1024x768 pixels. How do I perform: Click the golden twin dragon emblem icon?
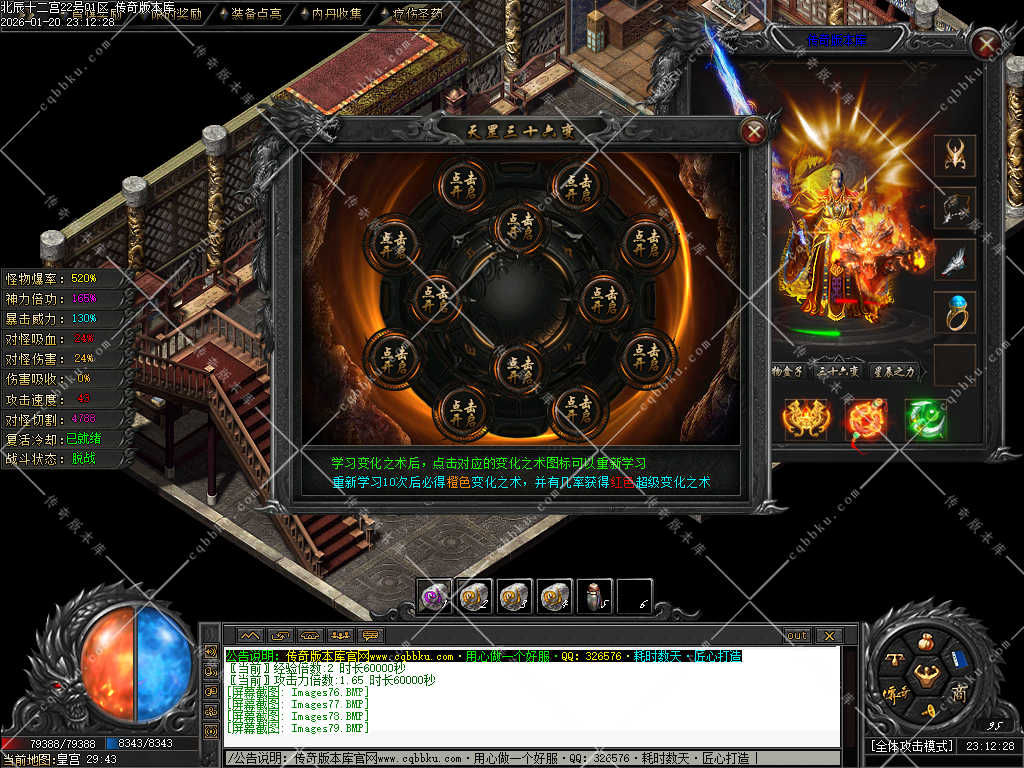click(805, 419)
